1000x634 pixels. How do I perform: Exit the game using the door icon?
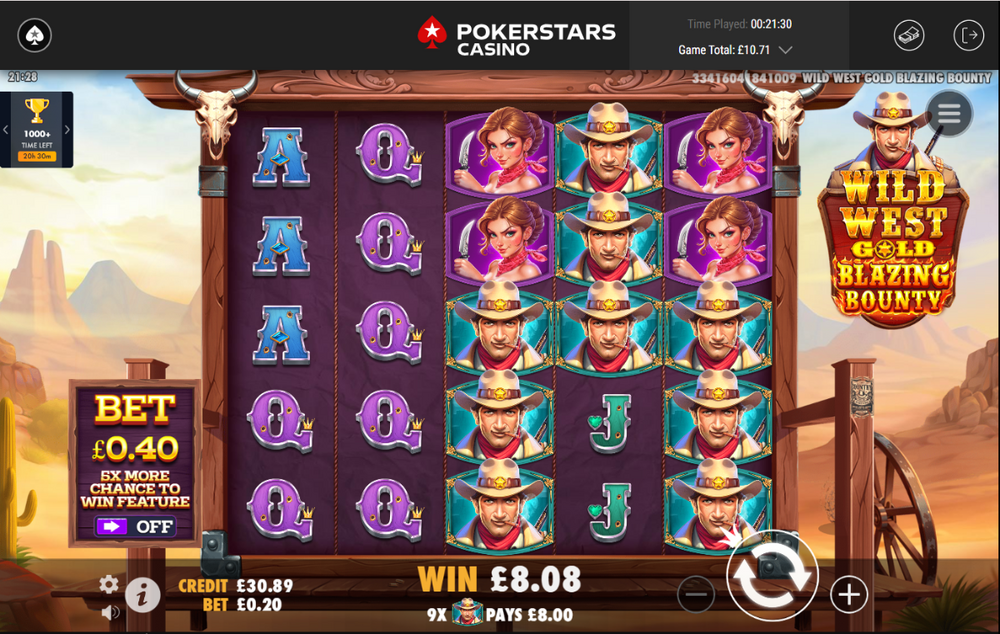pyautogui.click(x=968, y=35)
